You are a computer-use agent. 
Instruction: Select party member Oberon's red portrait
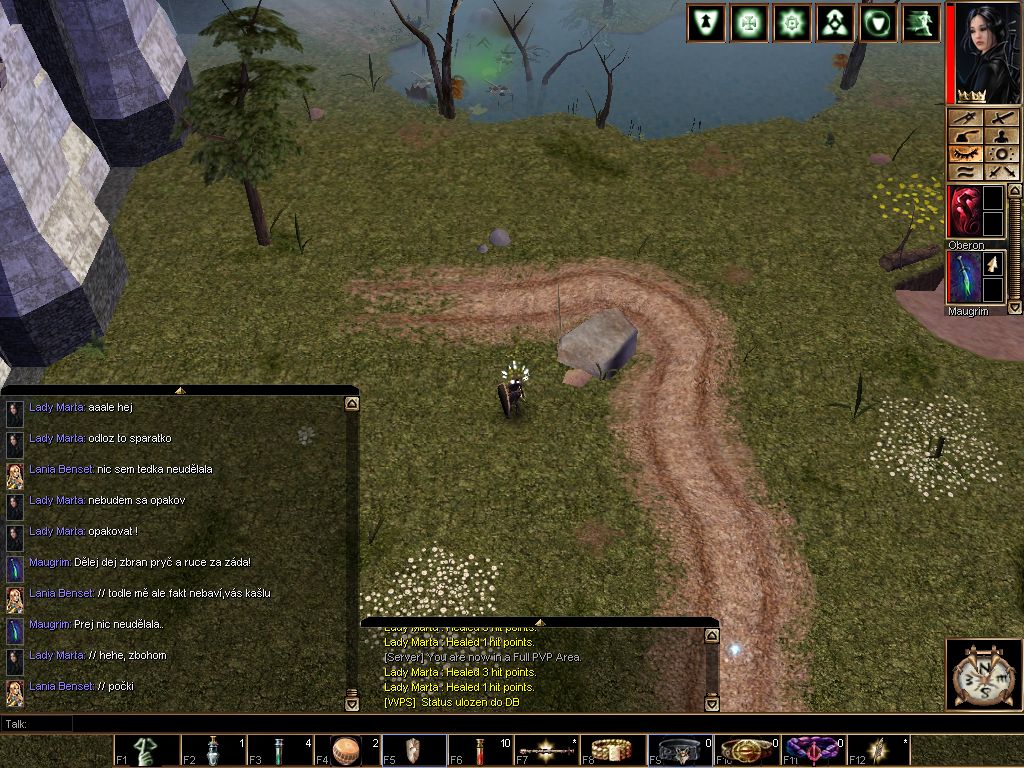tap(964, 211)
